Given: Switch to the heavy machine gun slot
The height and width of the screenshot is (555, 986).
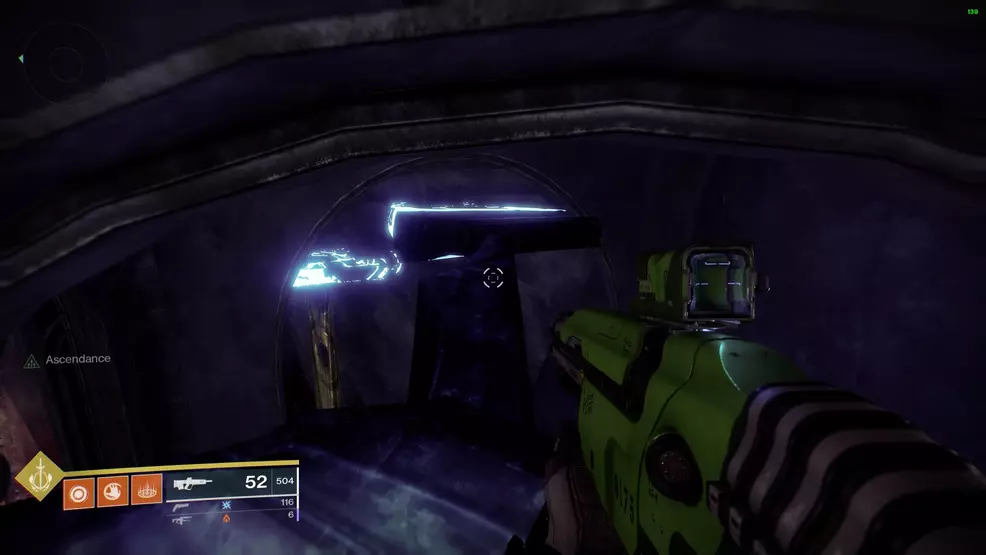Looking at the screenshot, I should 182,518.
